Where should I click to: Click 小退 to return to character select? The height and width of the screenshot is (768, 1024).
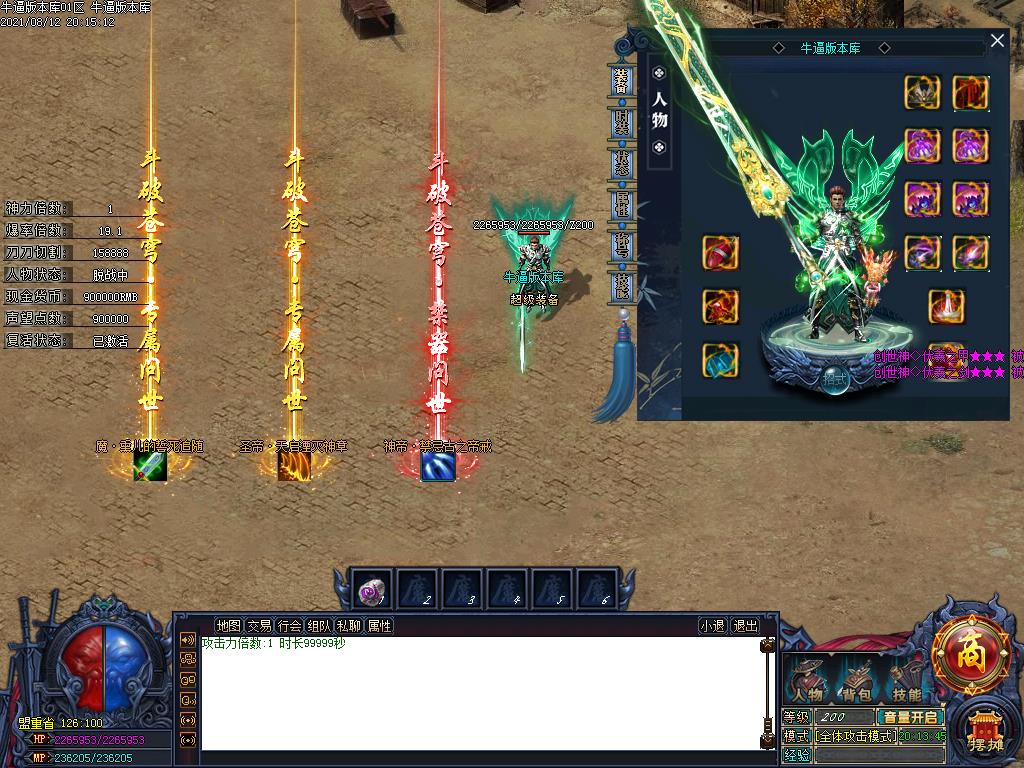[713, 626]
